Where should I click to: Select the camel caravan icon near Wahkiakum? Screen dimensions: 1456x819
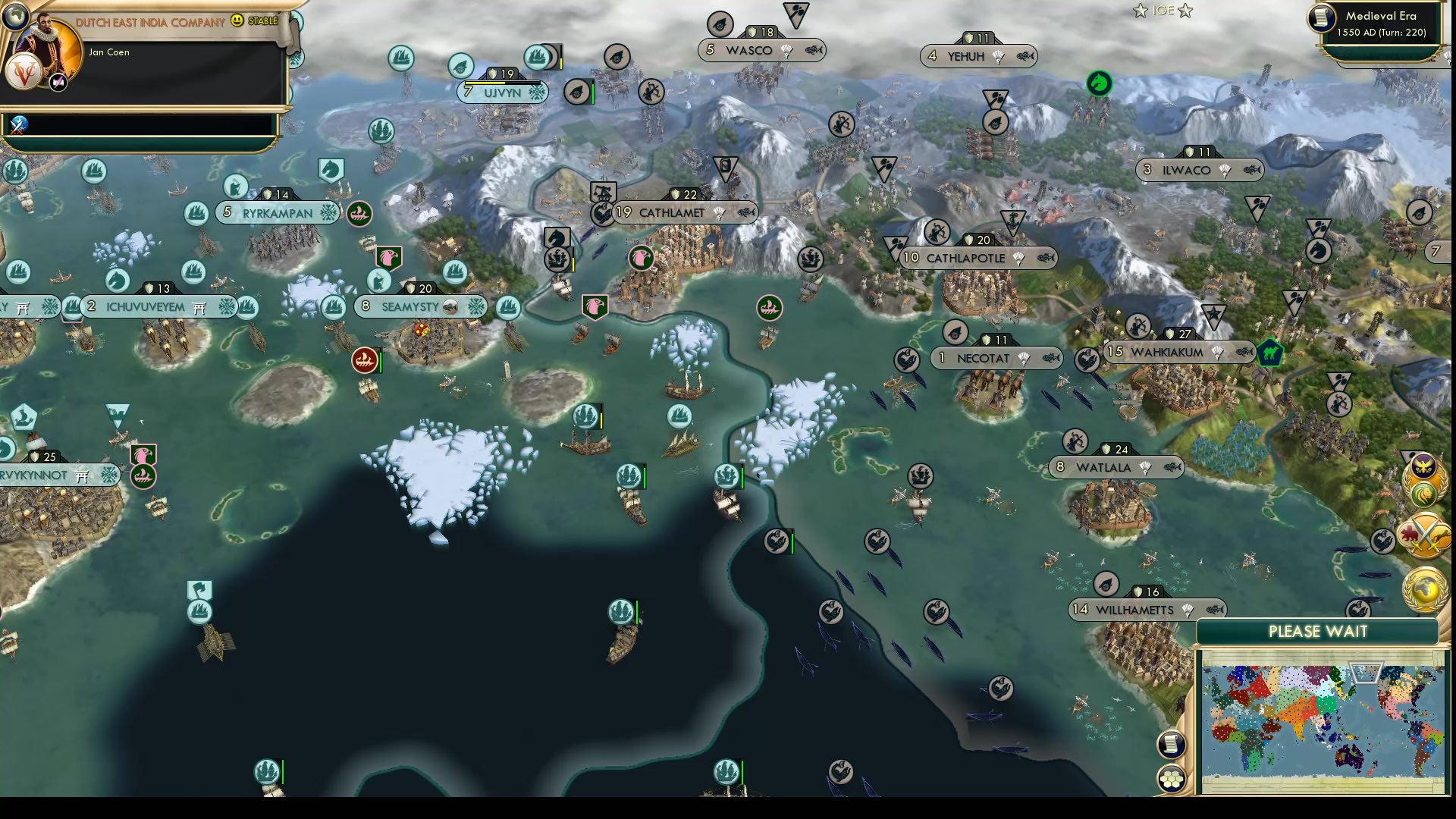1272,351
